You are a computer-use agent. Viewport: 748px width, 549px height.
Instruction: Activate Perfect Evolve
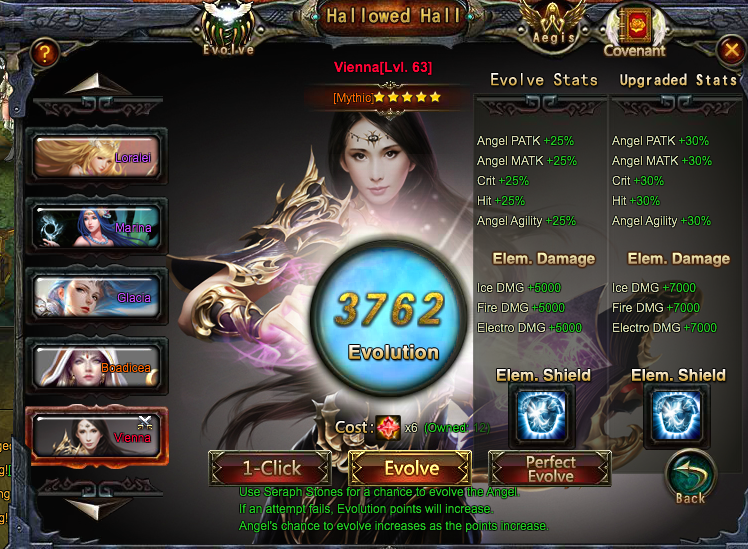(x=550, y=468)
